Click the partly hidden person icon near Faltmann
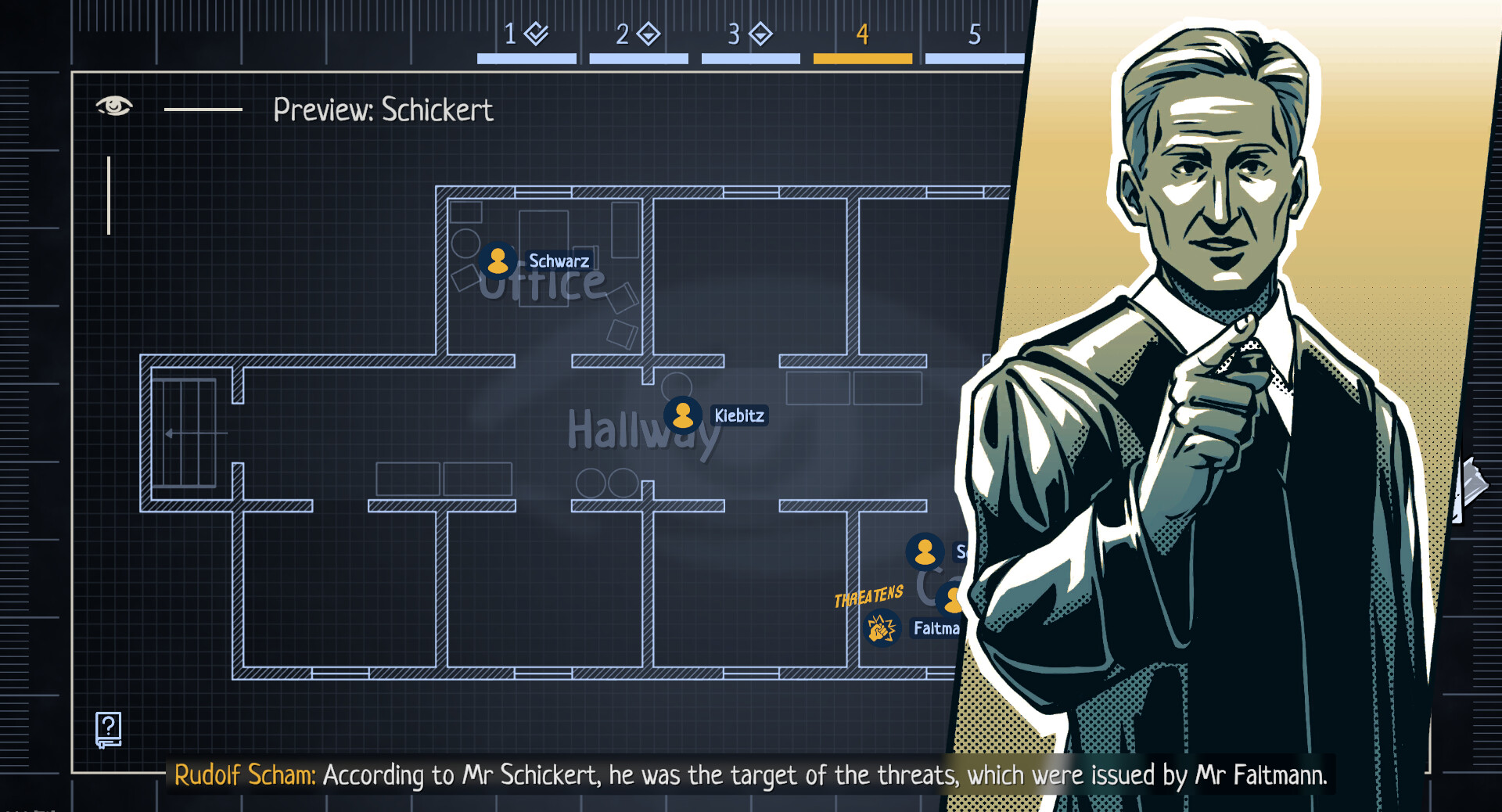1502x812 pixels. [x=925, y=552]
